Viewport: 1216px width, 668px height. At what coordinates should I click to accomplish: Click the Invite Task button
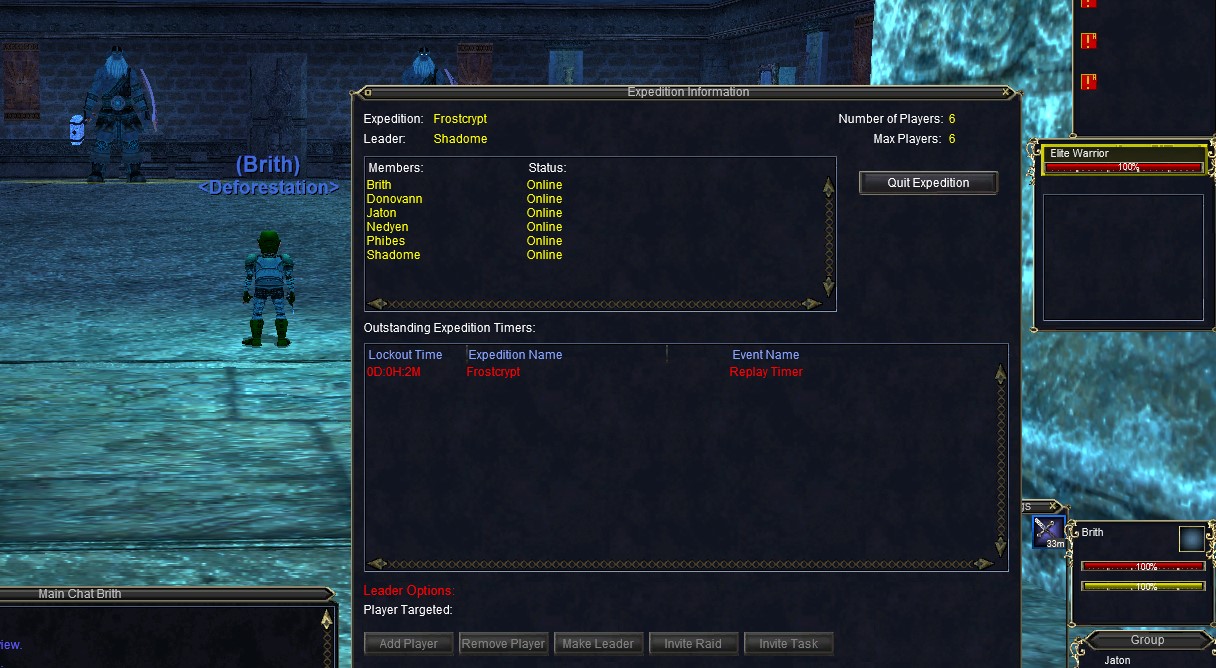(x=788, y=644)
